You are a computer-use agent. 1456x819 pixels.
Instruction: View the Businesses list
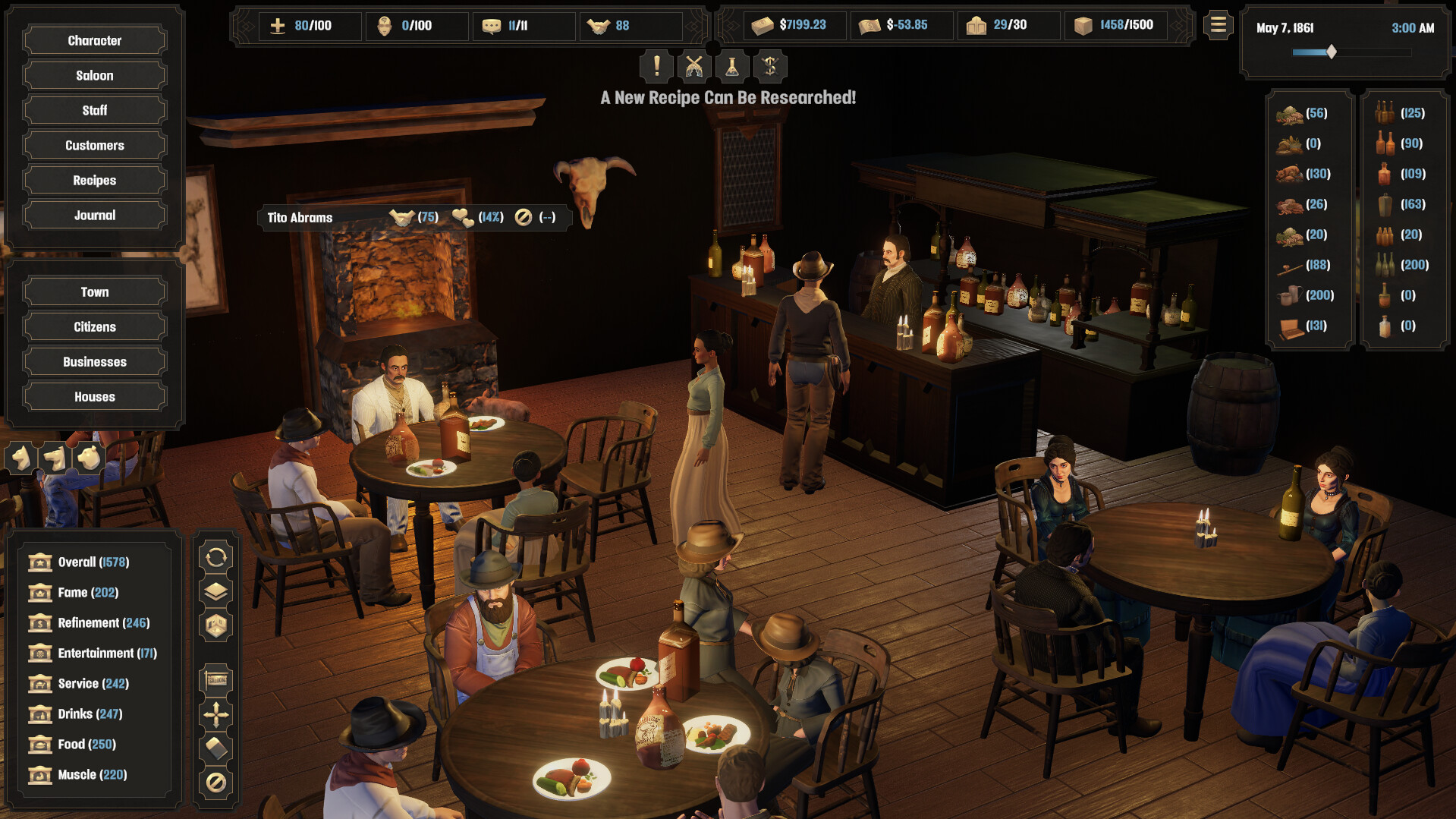tap(94, 361)
